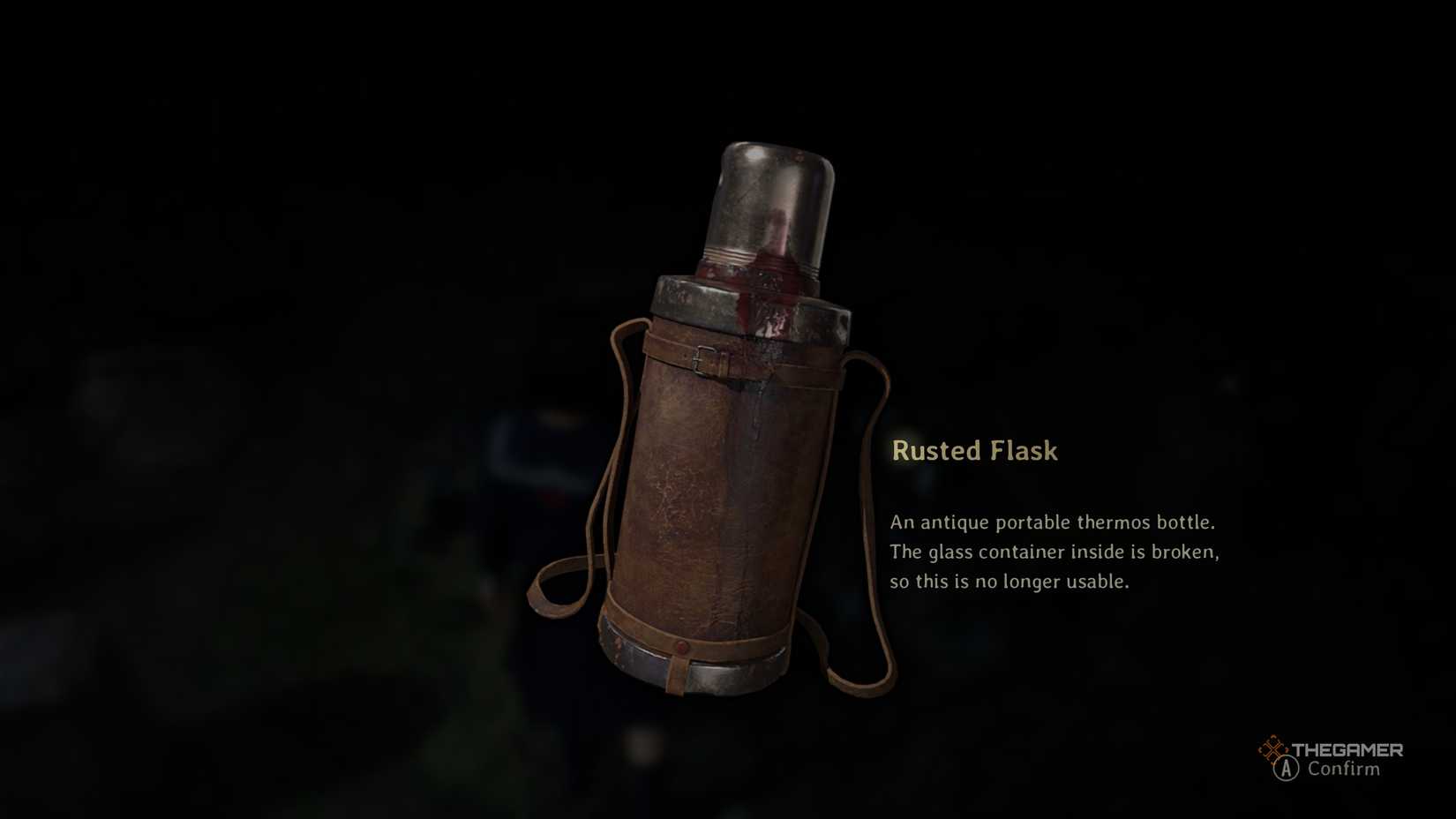Click the words 'antique portable thermos bottle'
Viewport: 1456px width, 819px height.
tap(1069, 522)
